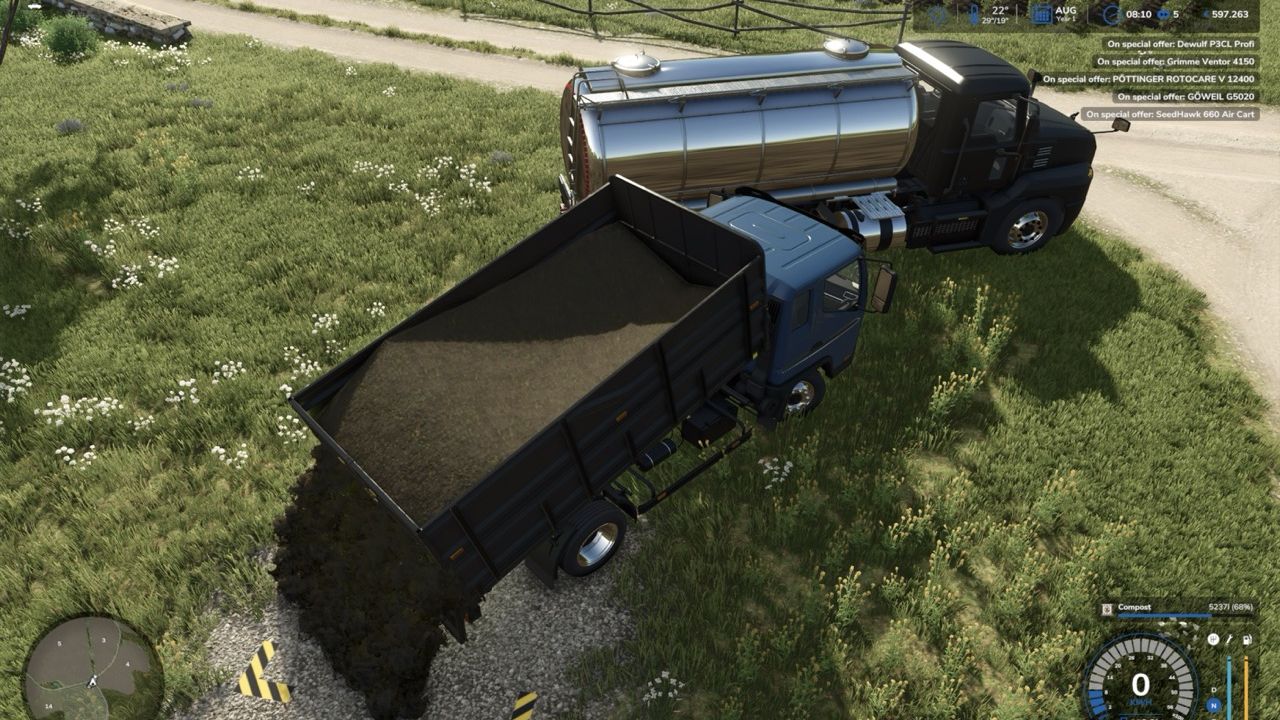Click the blue N gear indicator
1280x720 pixels.
click(1213, 705)
